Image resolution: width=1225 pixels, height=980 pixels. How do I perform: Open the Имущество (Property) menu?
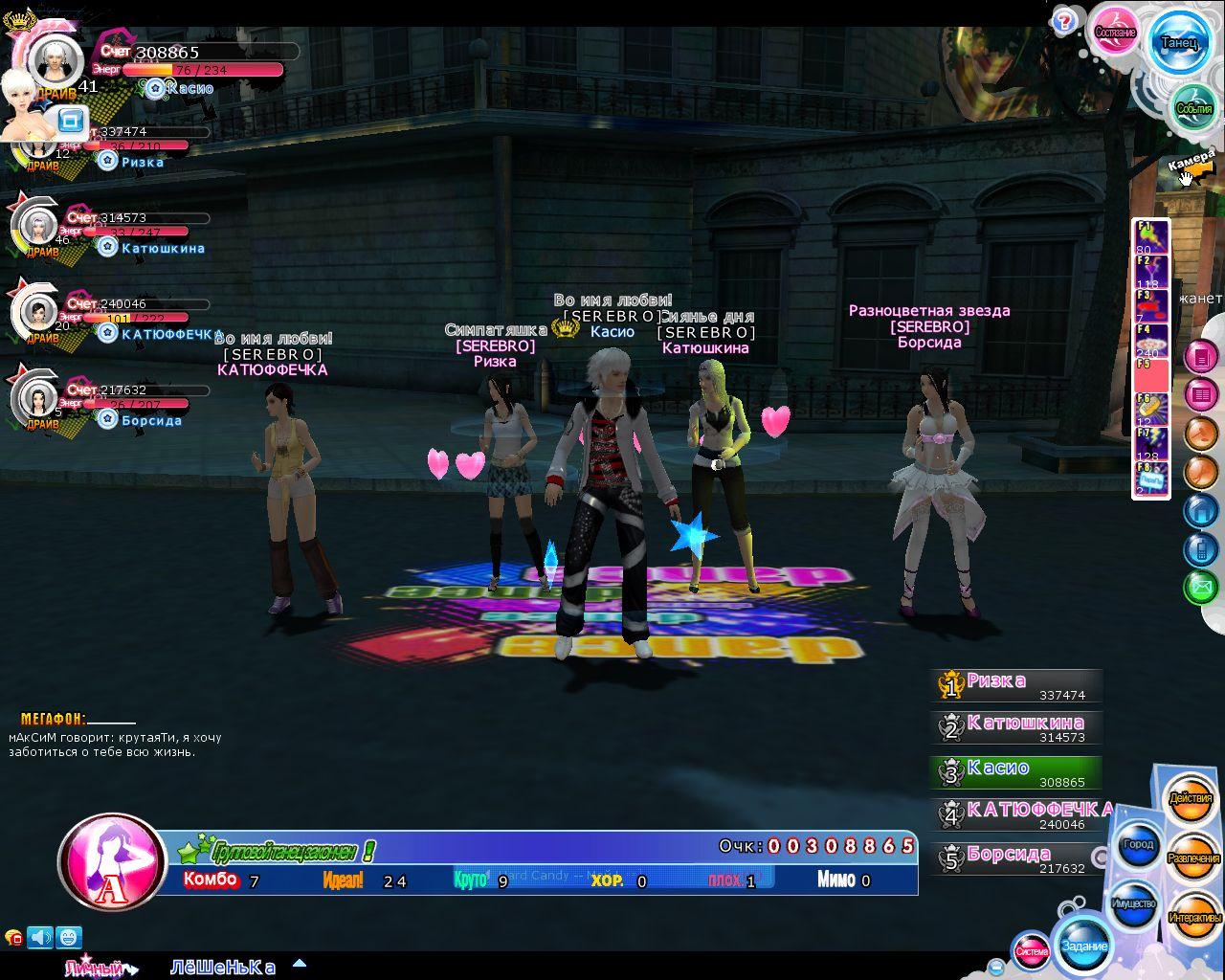(x=1133, y=903)
